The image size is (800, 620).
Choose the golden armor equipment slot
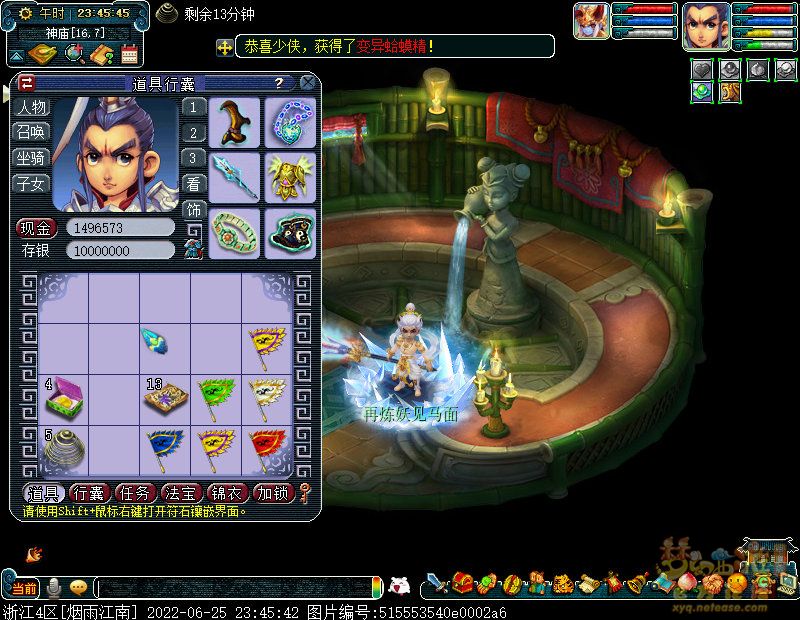290,177
